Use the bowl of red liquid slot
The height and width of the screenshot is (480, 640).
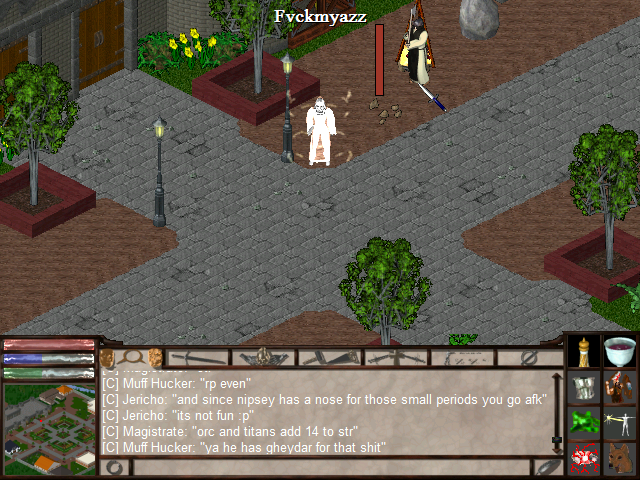(x=620, y=351)
